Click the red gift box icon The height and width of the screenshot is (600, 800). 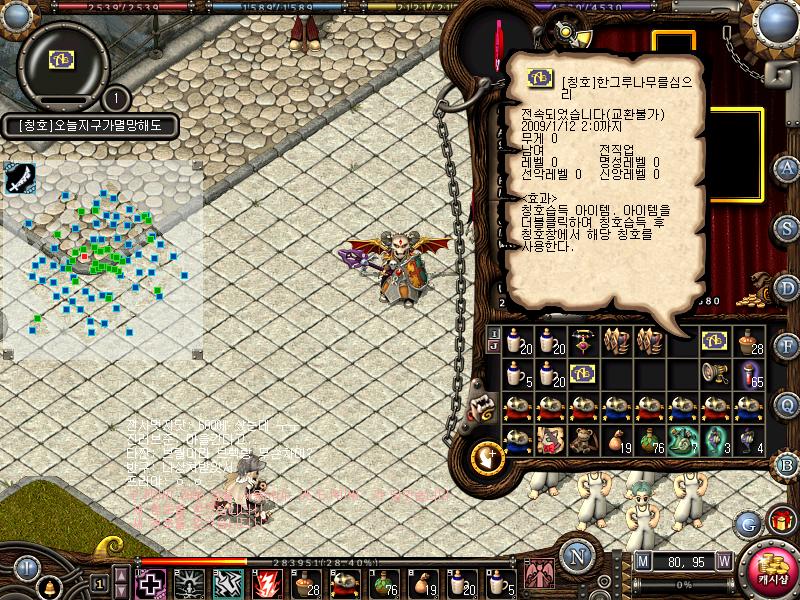point(781,521)
